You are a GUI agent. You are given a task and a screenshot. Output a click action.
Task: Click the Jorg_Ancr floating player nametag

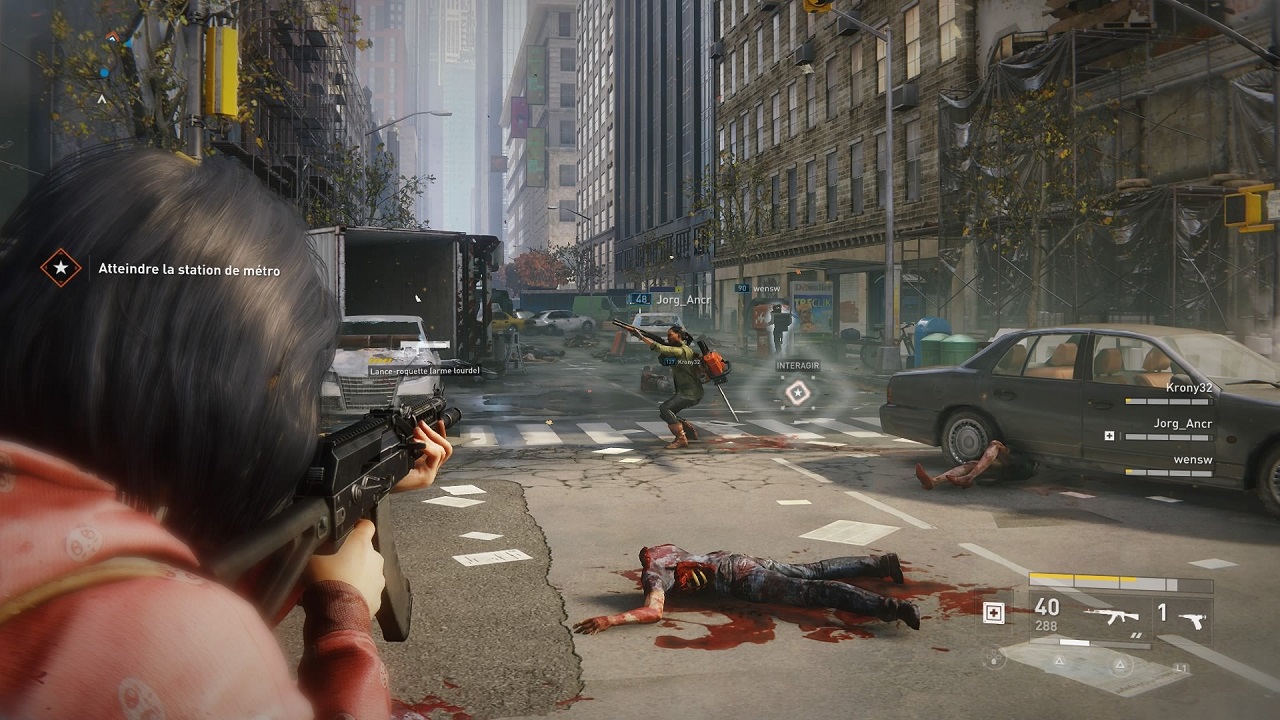click(x=680, y=299)
